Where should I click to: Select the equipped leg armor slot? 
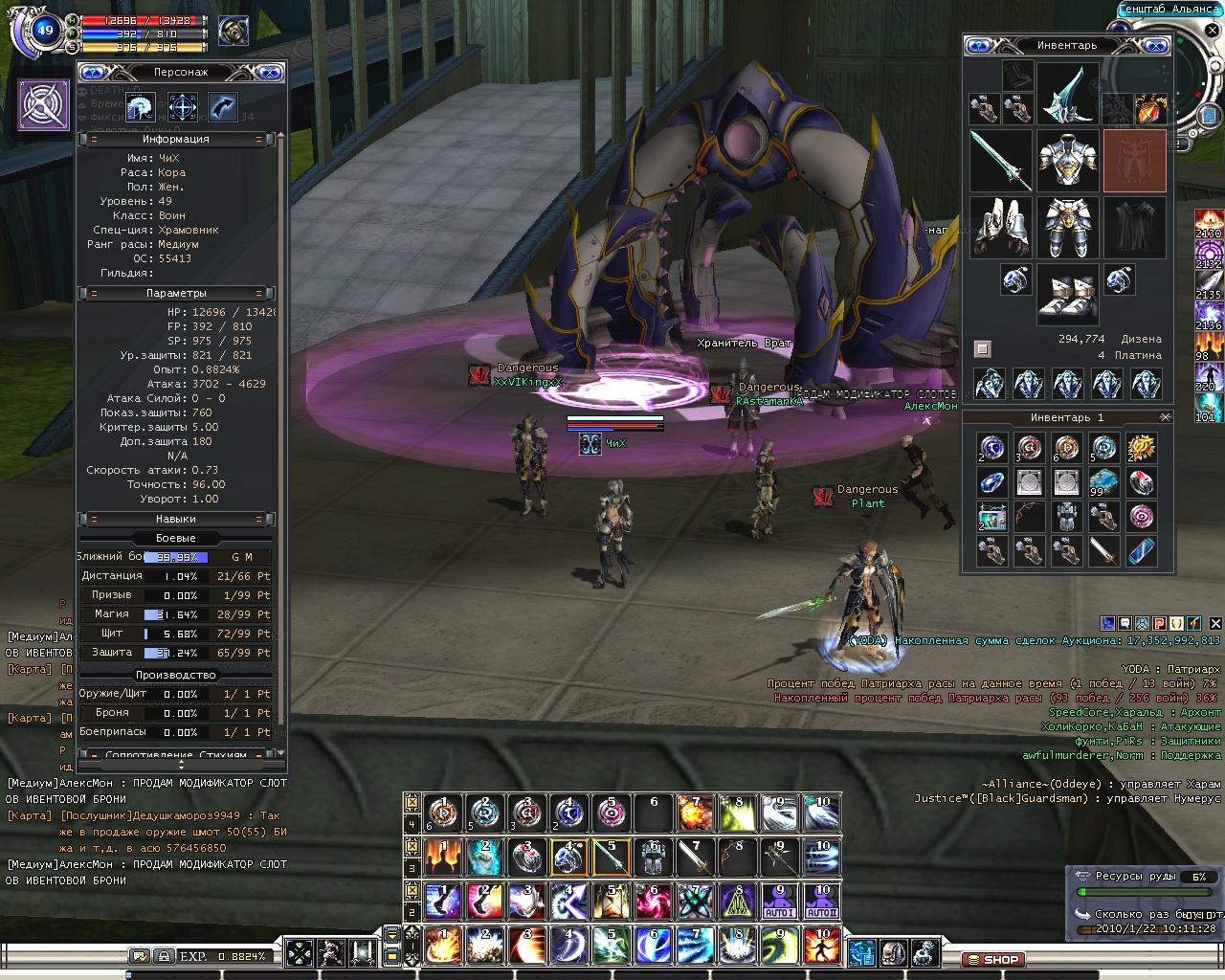pyautogui.click(x=1067, y=228)
